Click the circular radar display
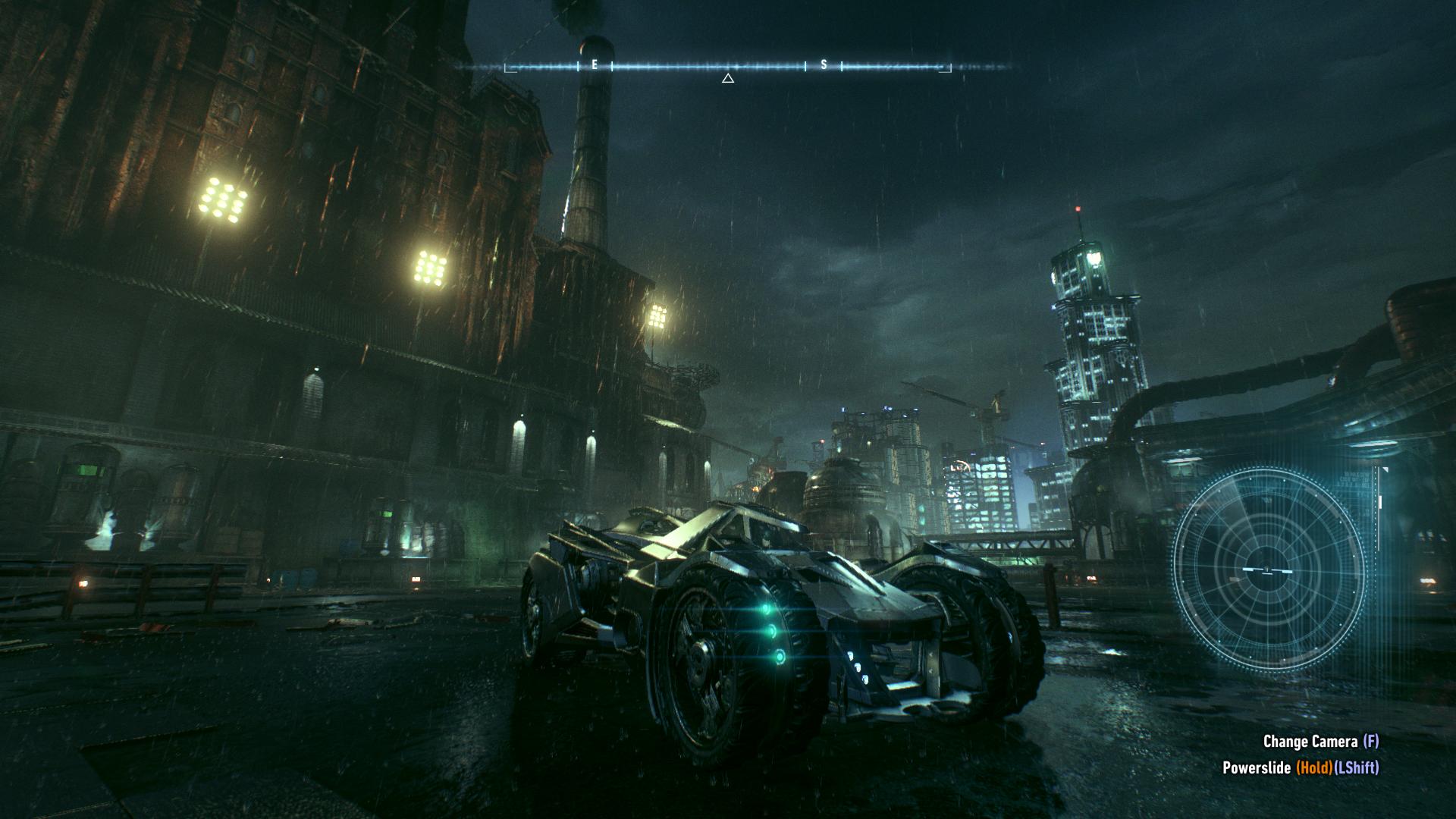Screen dimensions: 1456x819 coord(1268,569)
